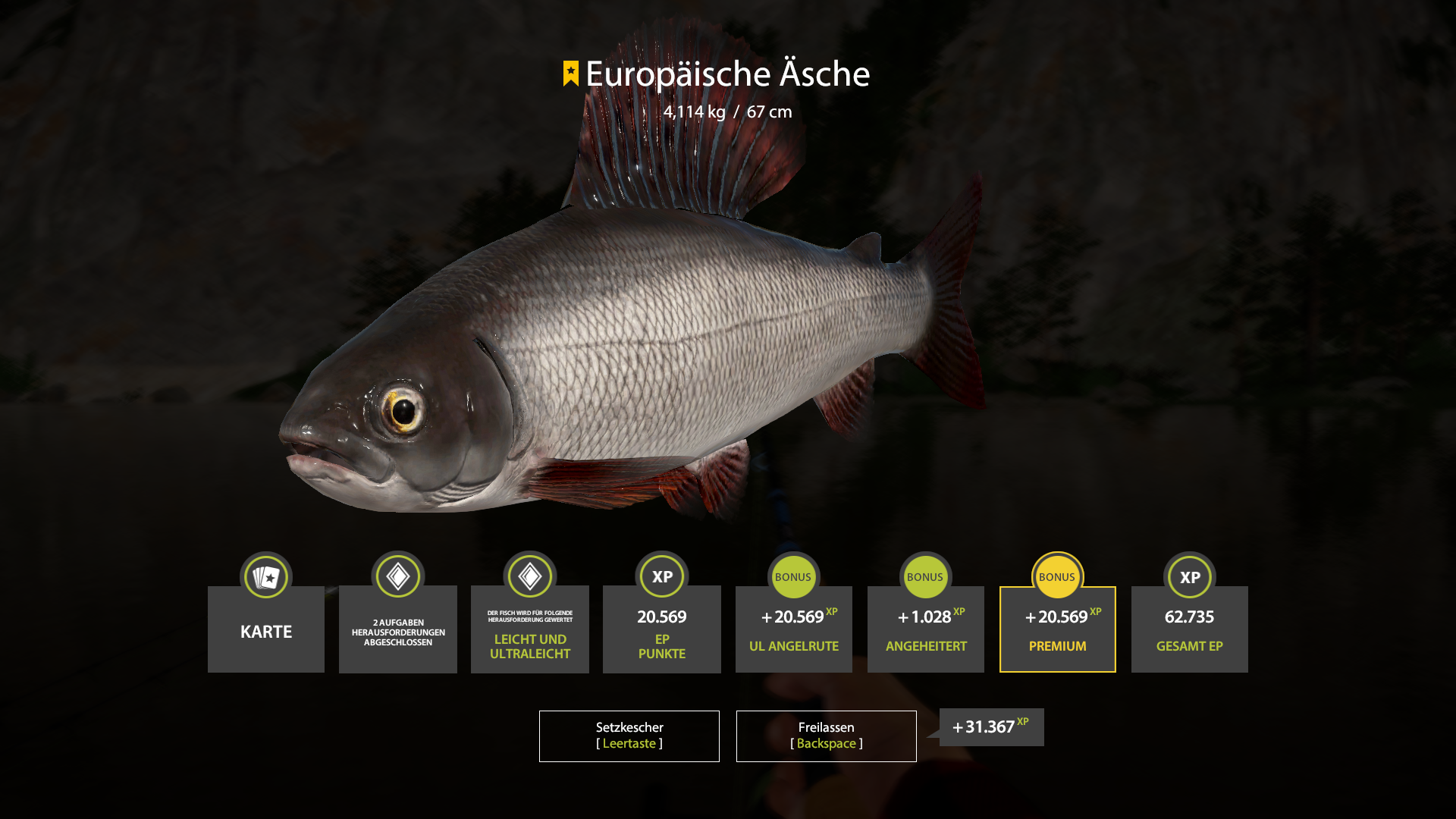Select the 'Angeheitert' bonus panel
This screenshot has width=1456, height=819.
pyautogui.click(x=926, y=629)
